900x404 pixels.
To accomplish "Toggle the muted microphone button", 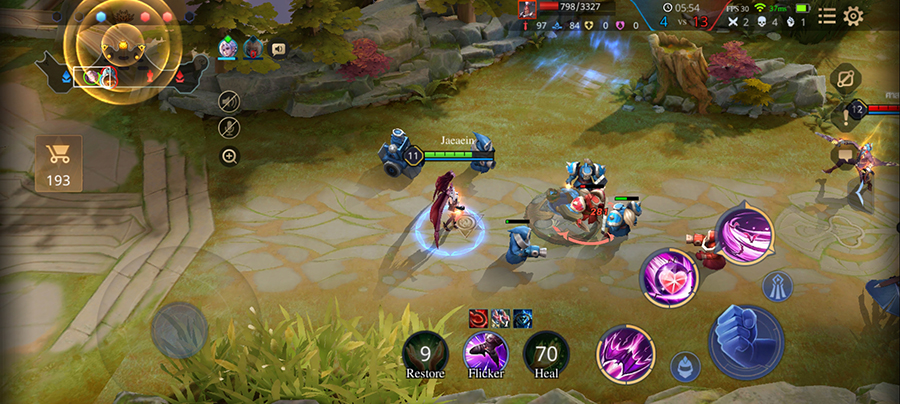I will 229,127.
